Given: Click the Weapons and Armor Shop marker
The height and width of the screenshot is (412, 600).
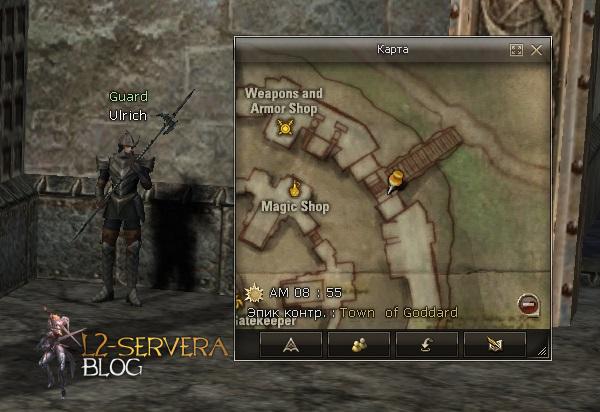Looking at the screenshot, I should tap(286, 127).
